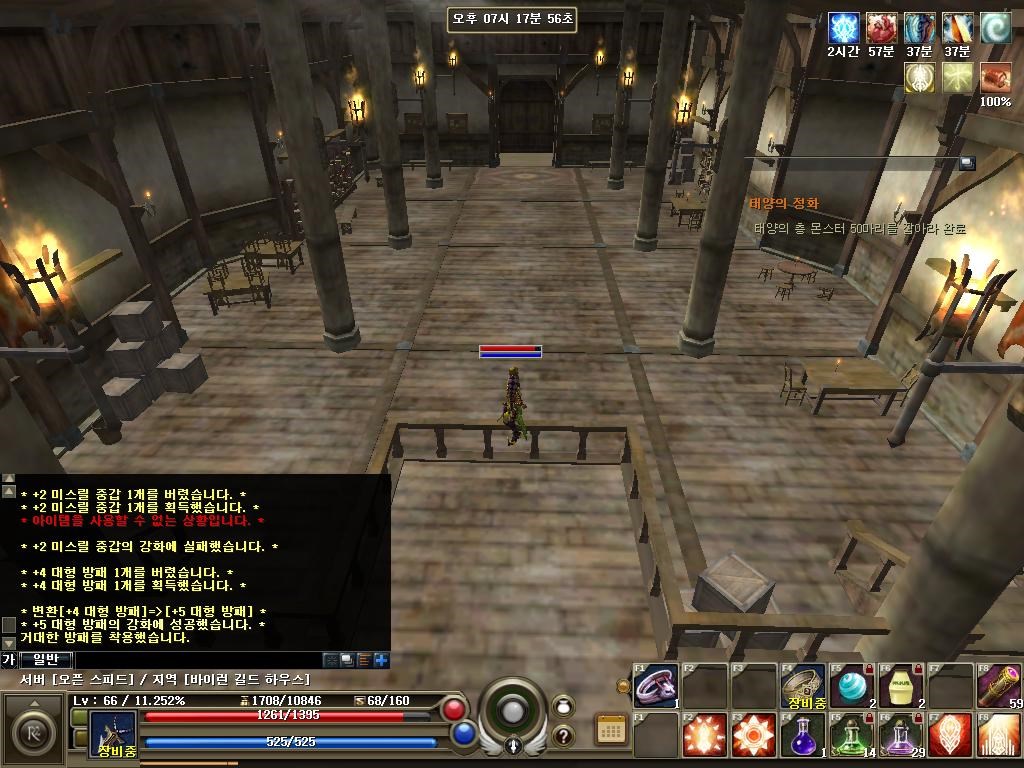Select the equipped gold ring slot

(x=803, y=685)
